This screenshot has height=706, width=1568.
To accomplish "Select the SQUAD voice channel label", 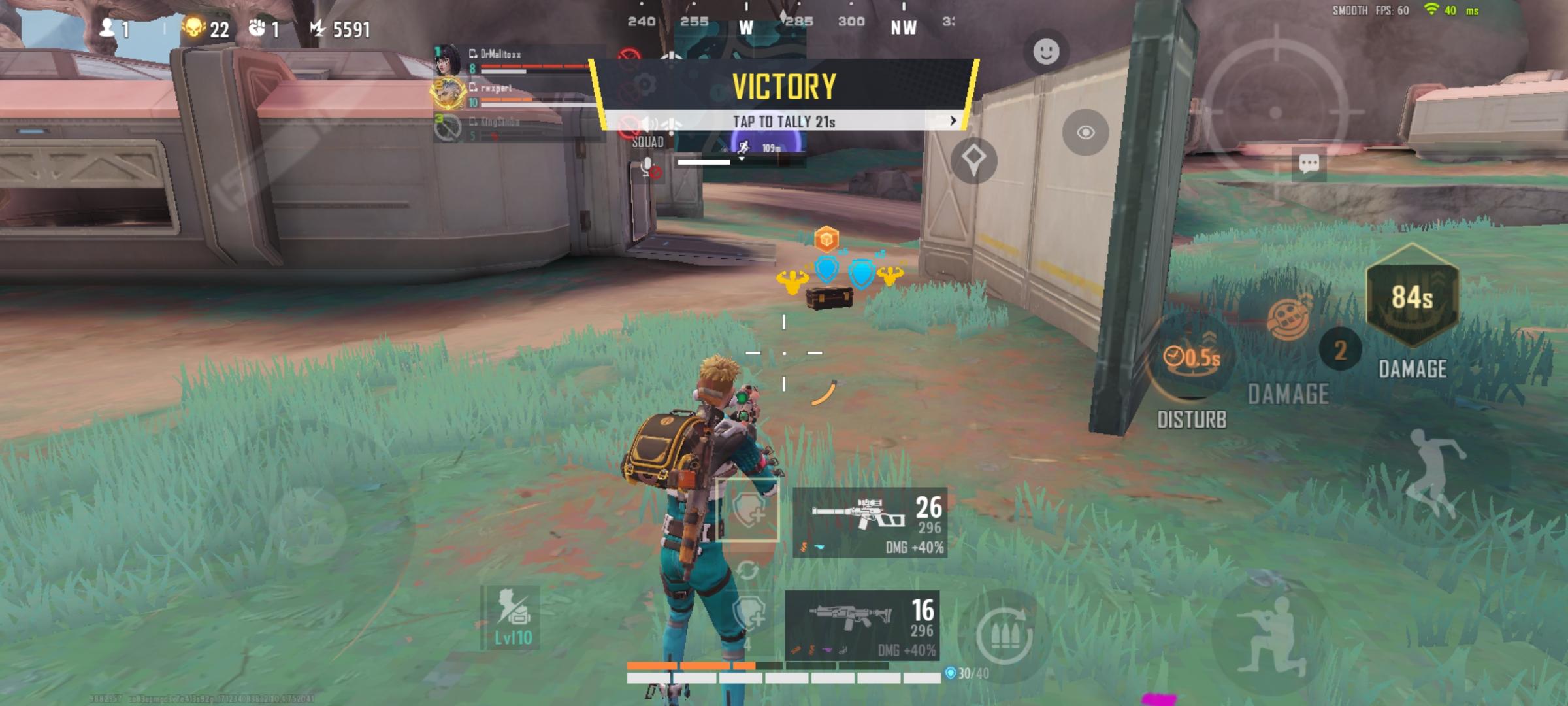I will tap(648, 141).
